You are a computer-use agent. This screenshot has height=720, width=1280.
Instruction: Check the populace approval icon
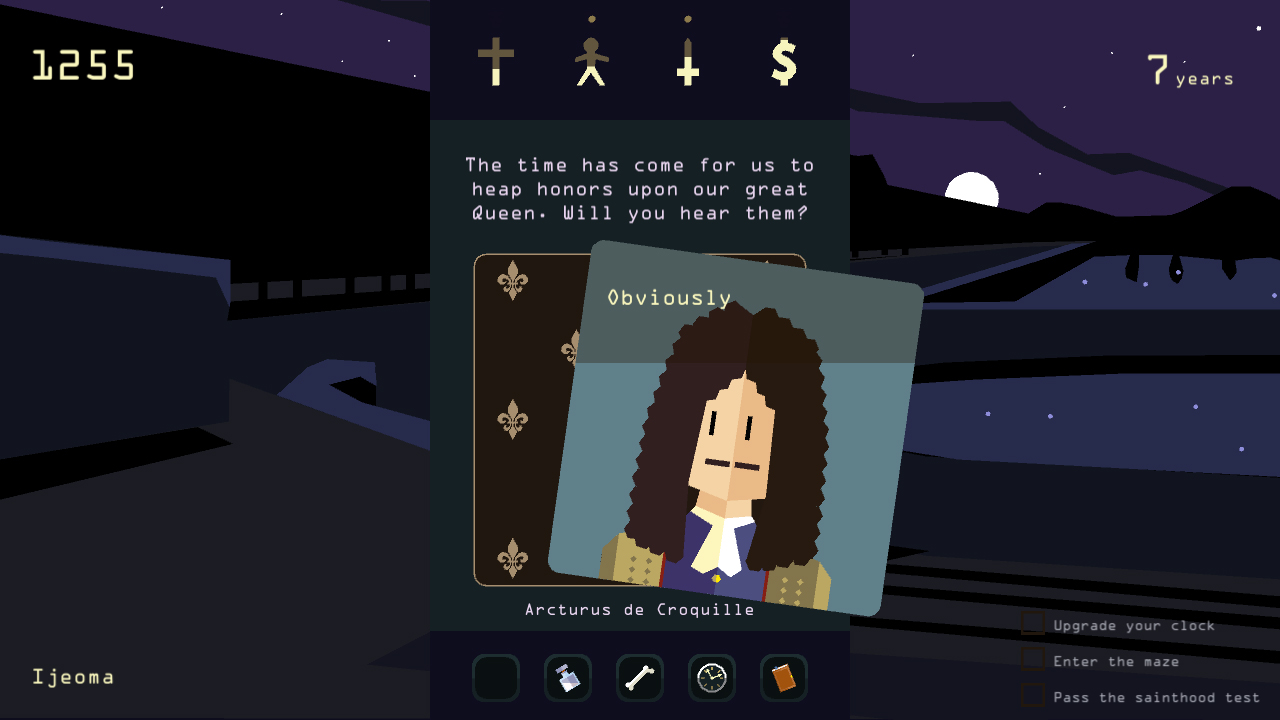(591, 60)
